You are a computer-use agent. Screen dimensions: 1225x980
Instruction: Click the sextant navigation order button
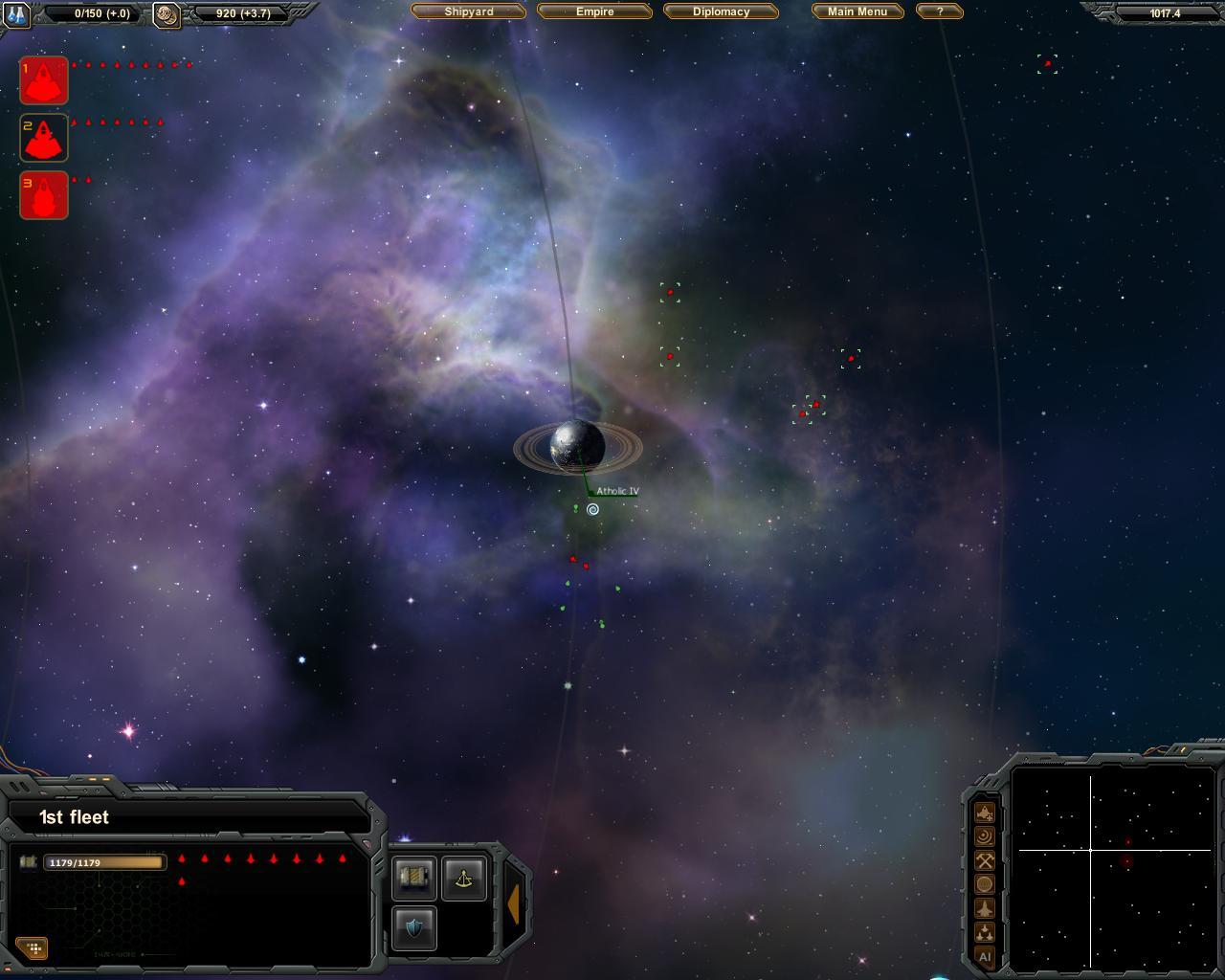(x=464, y=879)
